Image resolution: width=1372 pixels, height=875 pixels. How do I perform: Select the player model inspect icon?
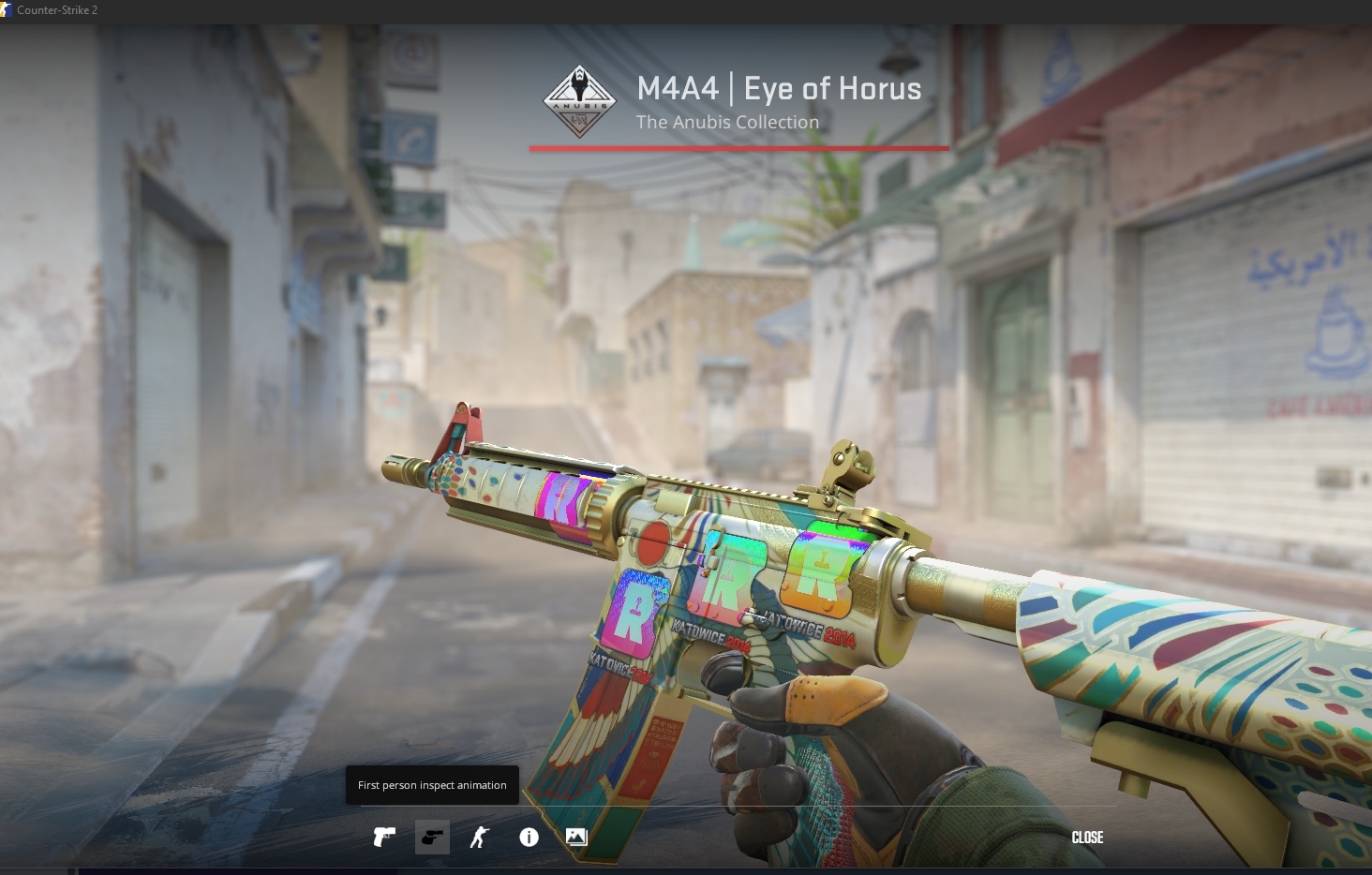479,837
